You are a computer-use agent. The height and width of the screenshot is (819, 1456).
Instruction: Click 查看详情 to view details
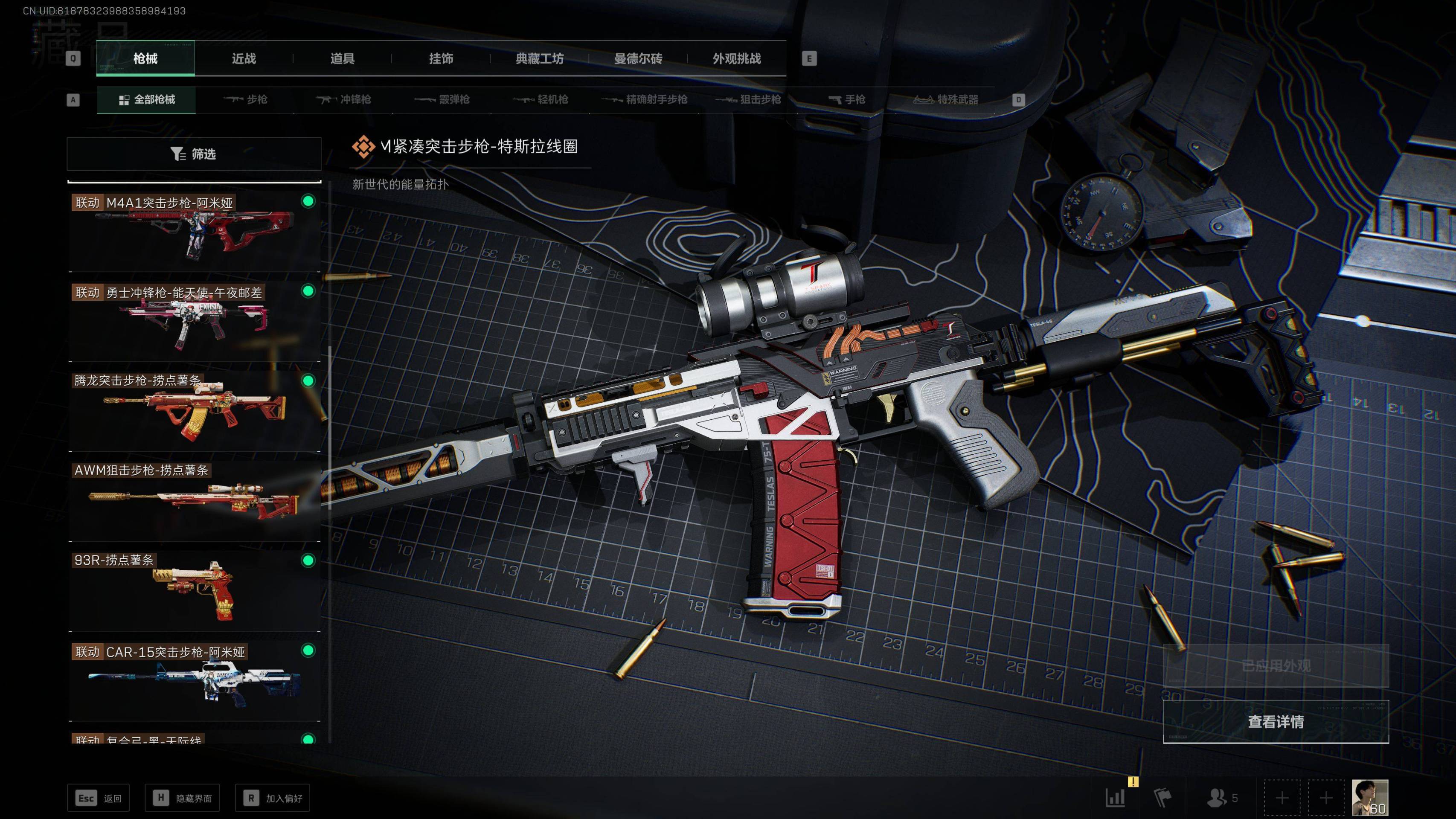[x=1275, y=722]
